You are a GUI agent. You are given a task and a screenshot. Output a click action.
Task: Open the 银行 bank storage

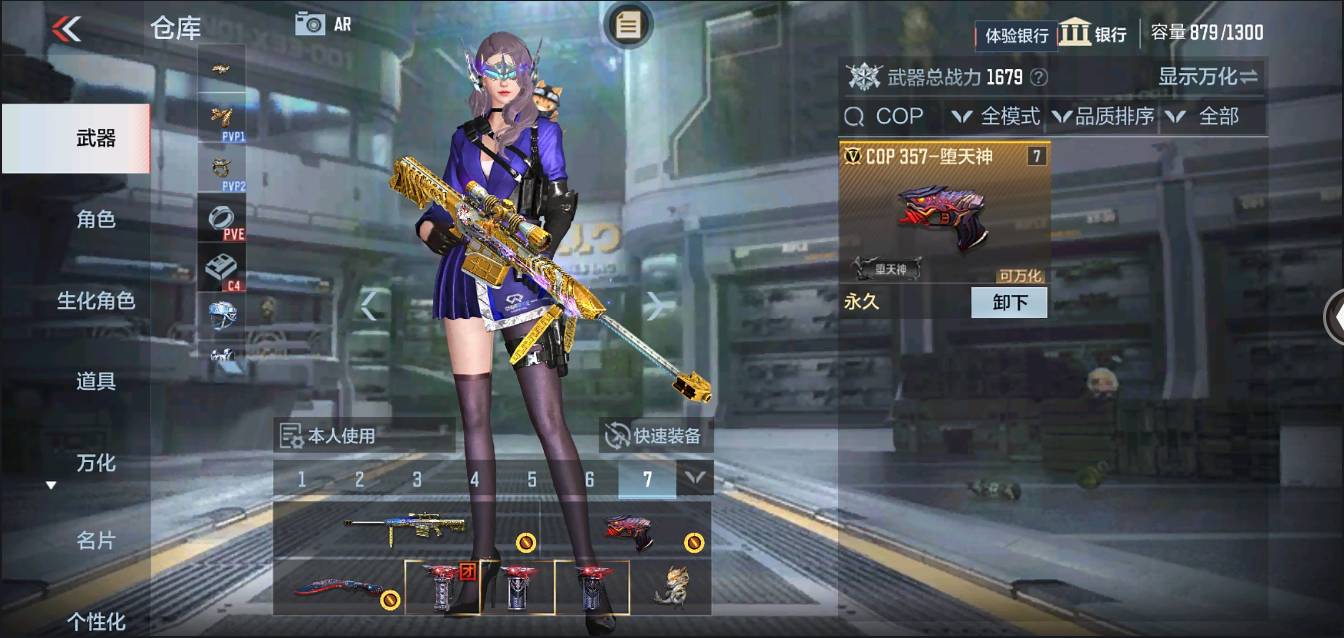1093,34
